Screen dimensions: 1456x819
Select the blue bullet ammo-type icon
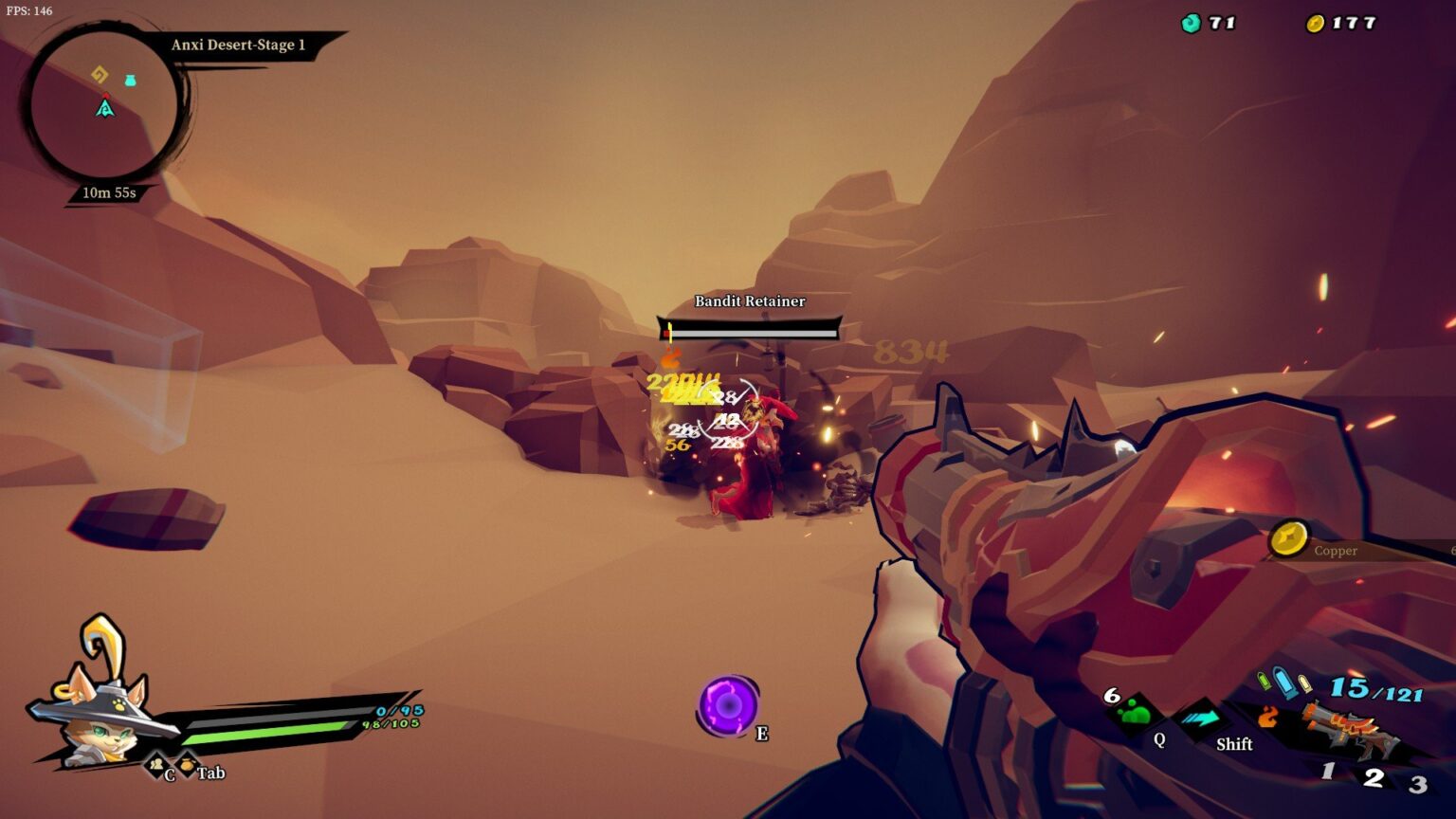click(1285, 682)
